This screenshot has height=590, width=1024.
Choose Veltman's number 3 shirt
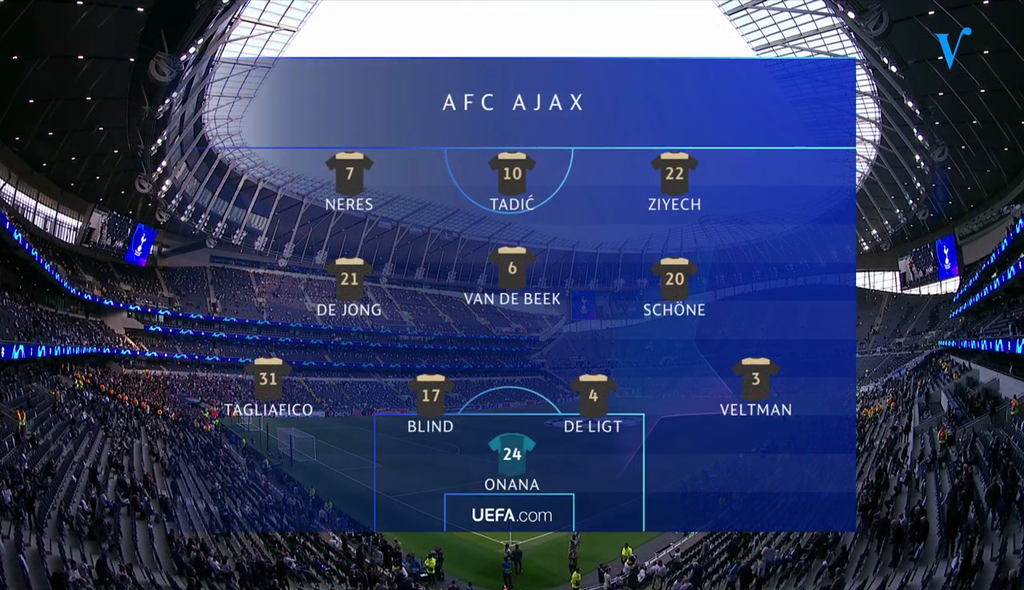click(x=756, y=379)
